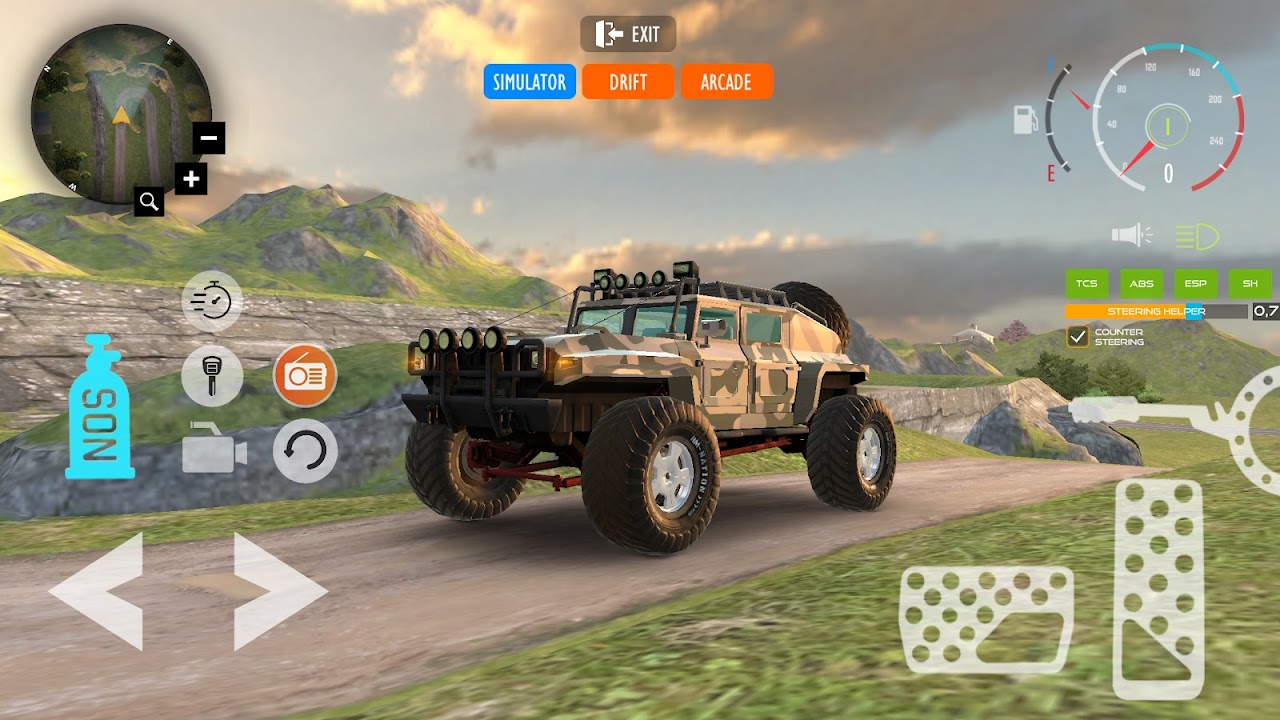
Task: Open the circular minimap
Action: [x=120, y=112]
